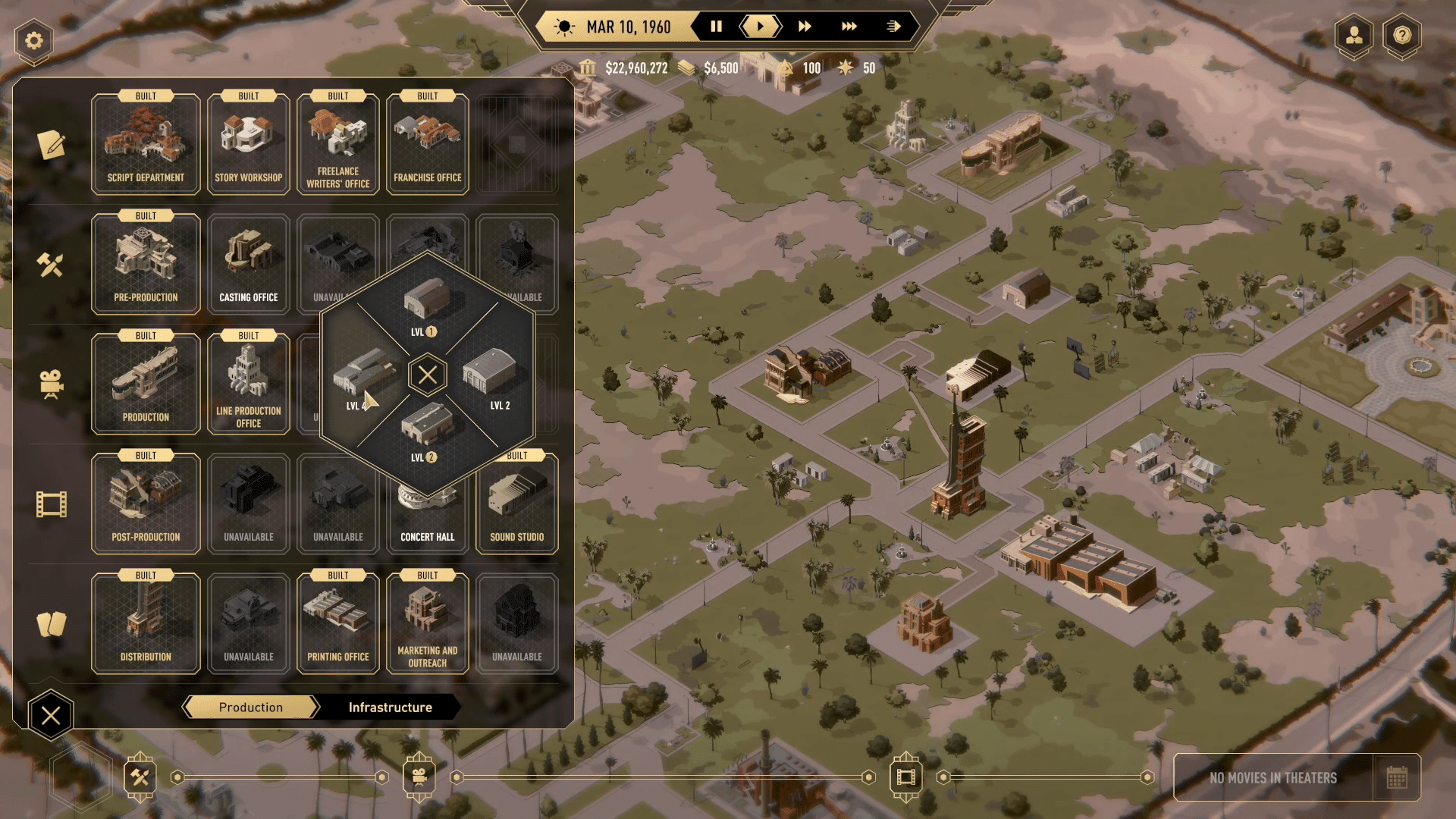The image size is (1456, 819).
Task: Pause the game time
Action: [716, 27]
